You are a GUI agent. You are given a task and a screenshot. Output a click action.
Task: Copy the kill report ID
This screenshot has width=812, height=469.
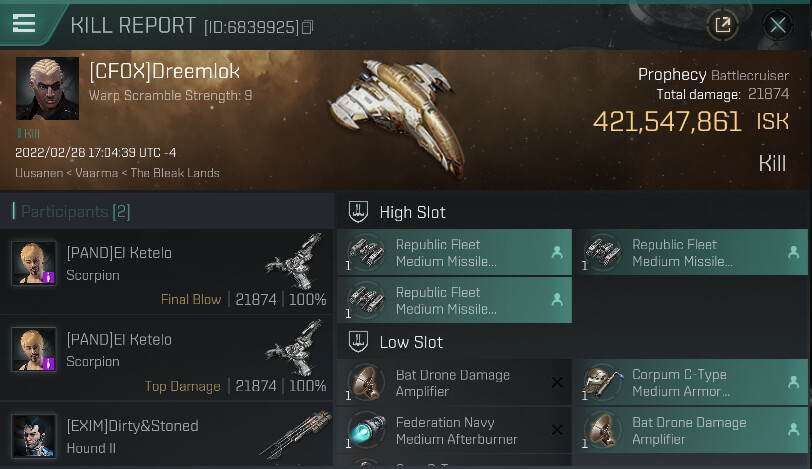coord(307,27)
